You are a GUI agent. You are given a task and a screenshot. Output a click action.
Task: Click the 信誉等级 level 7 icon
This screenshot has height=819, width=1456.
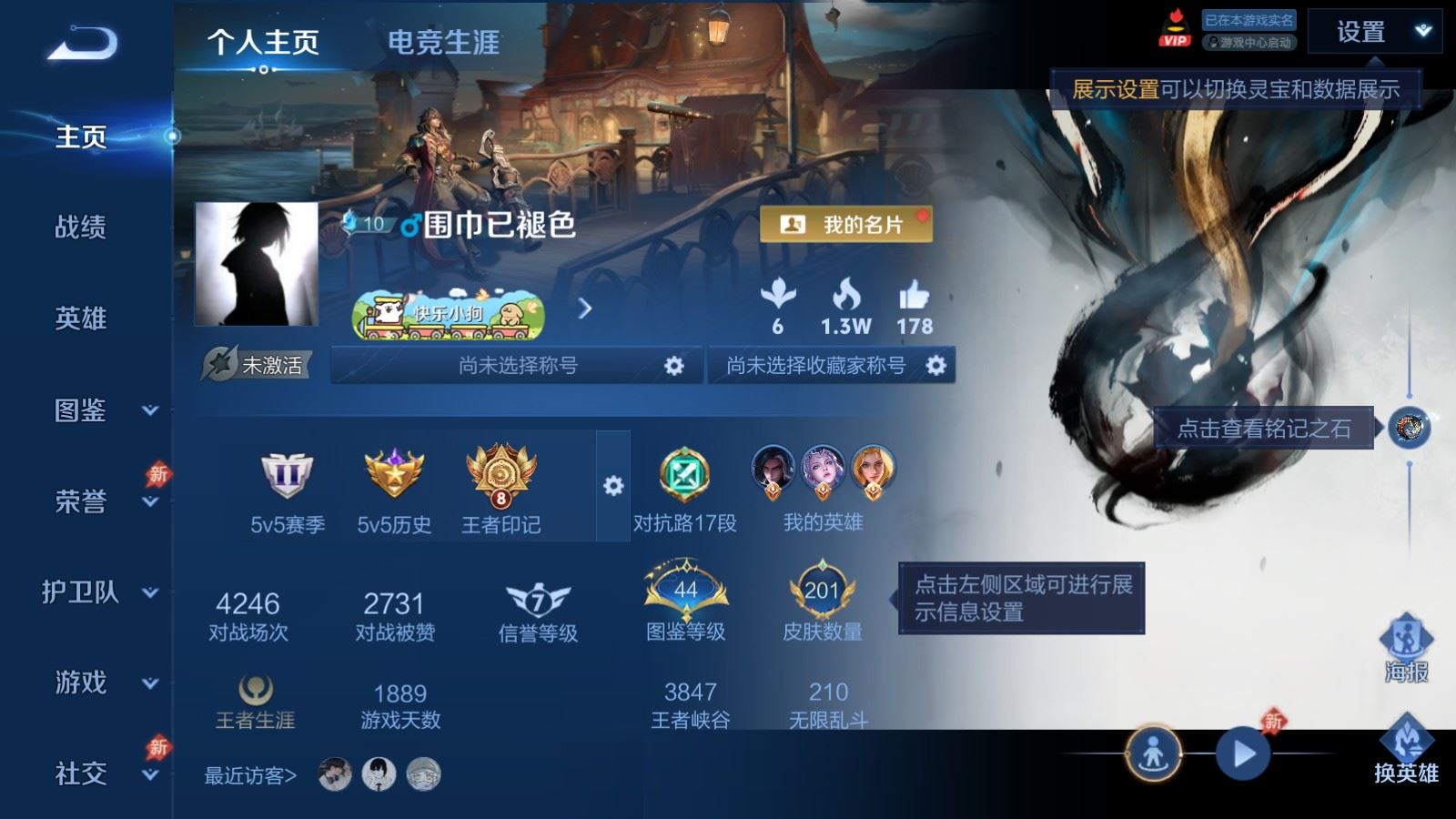(x=541, y=596)
